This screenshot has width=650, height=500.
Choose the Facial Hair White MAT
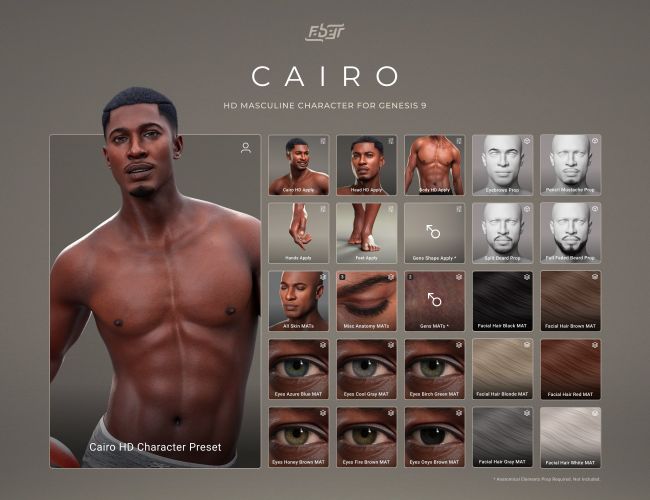pos(570,437)
